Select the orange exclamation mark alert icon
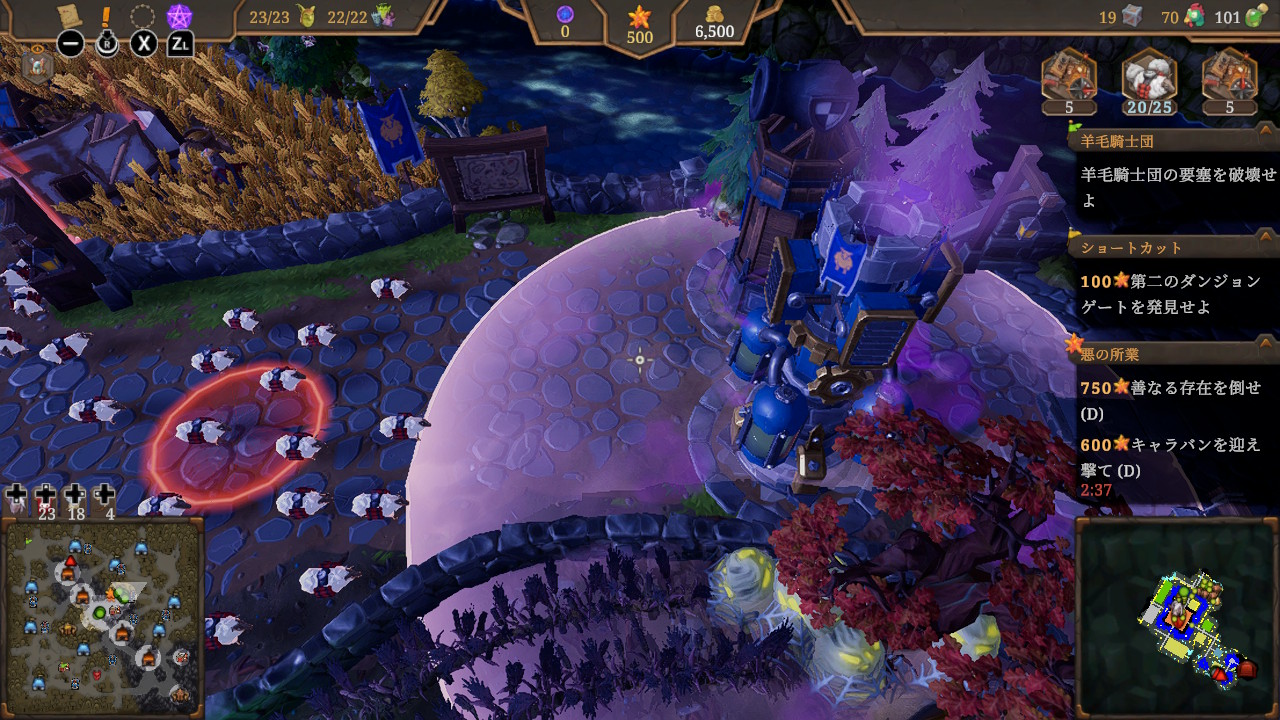This screenshot has height=720, width=1280. [107, 16]
